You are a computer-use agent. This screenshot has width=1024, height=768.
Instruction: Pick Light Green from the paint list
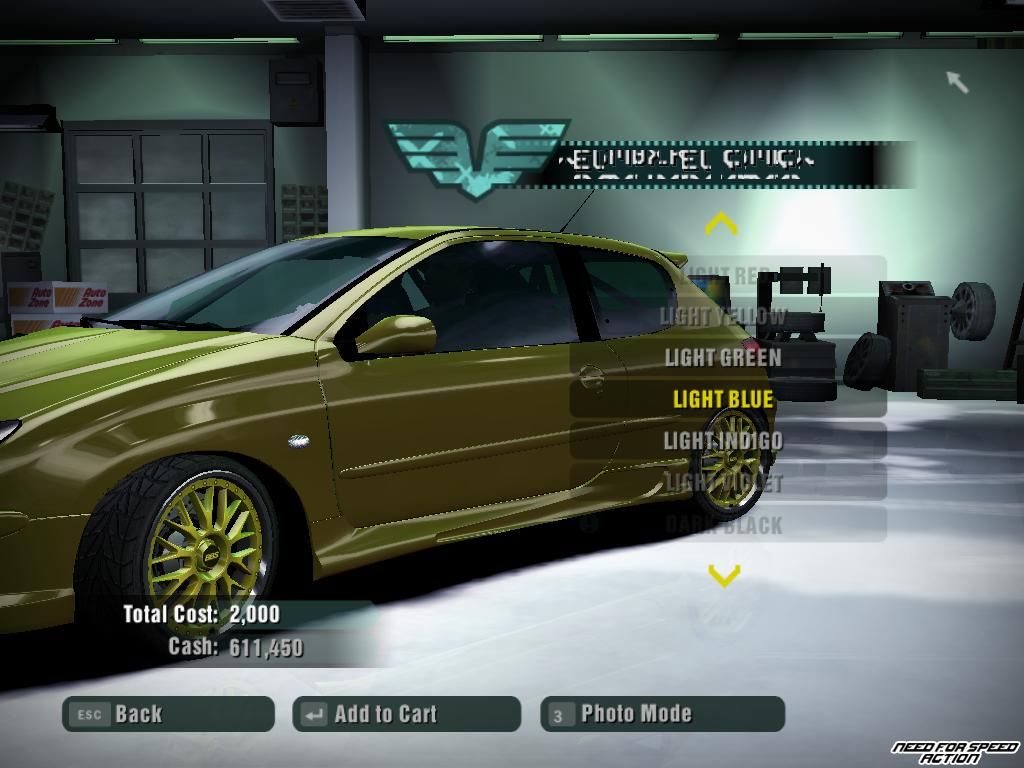coord(724,357)
